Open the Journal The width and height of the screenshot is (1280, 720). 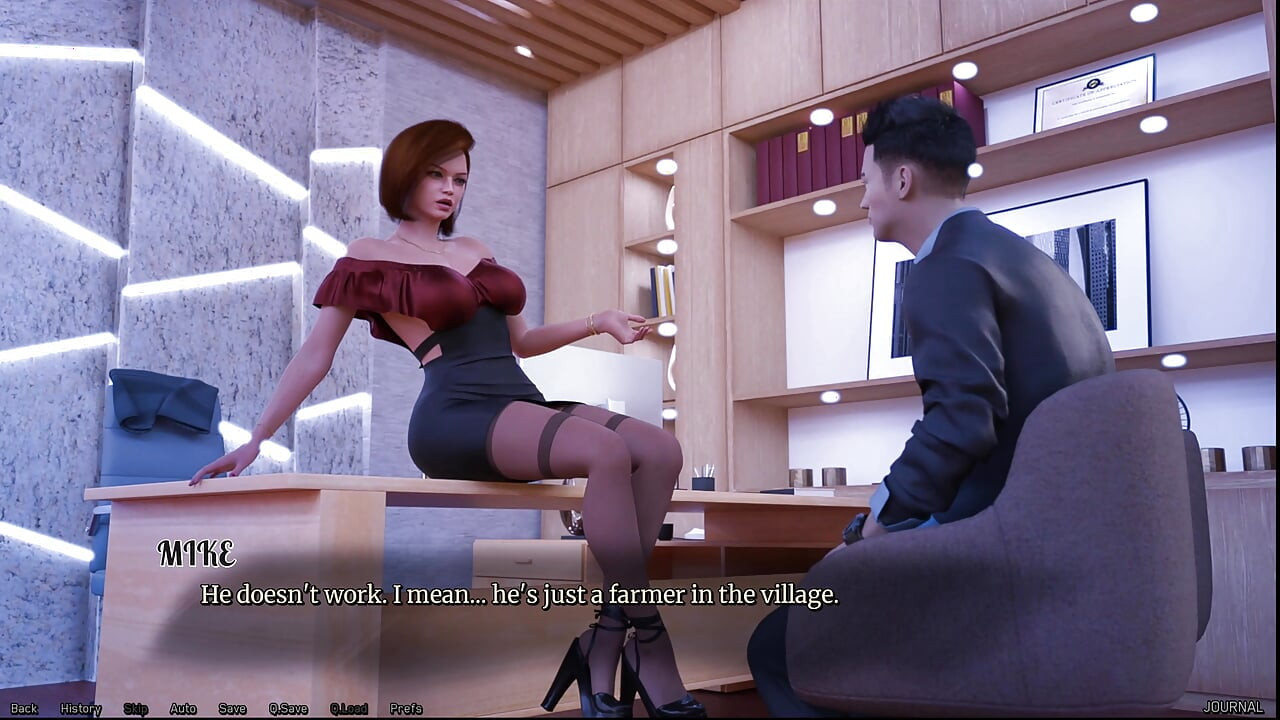1233,707
